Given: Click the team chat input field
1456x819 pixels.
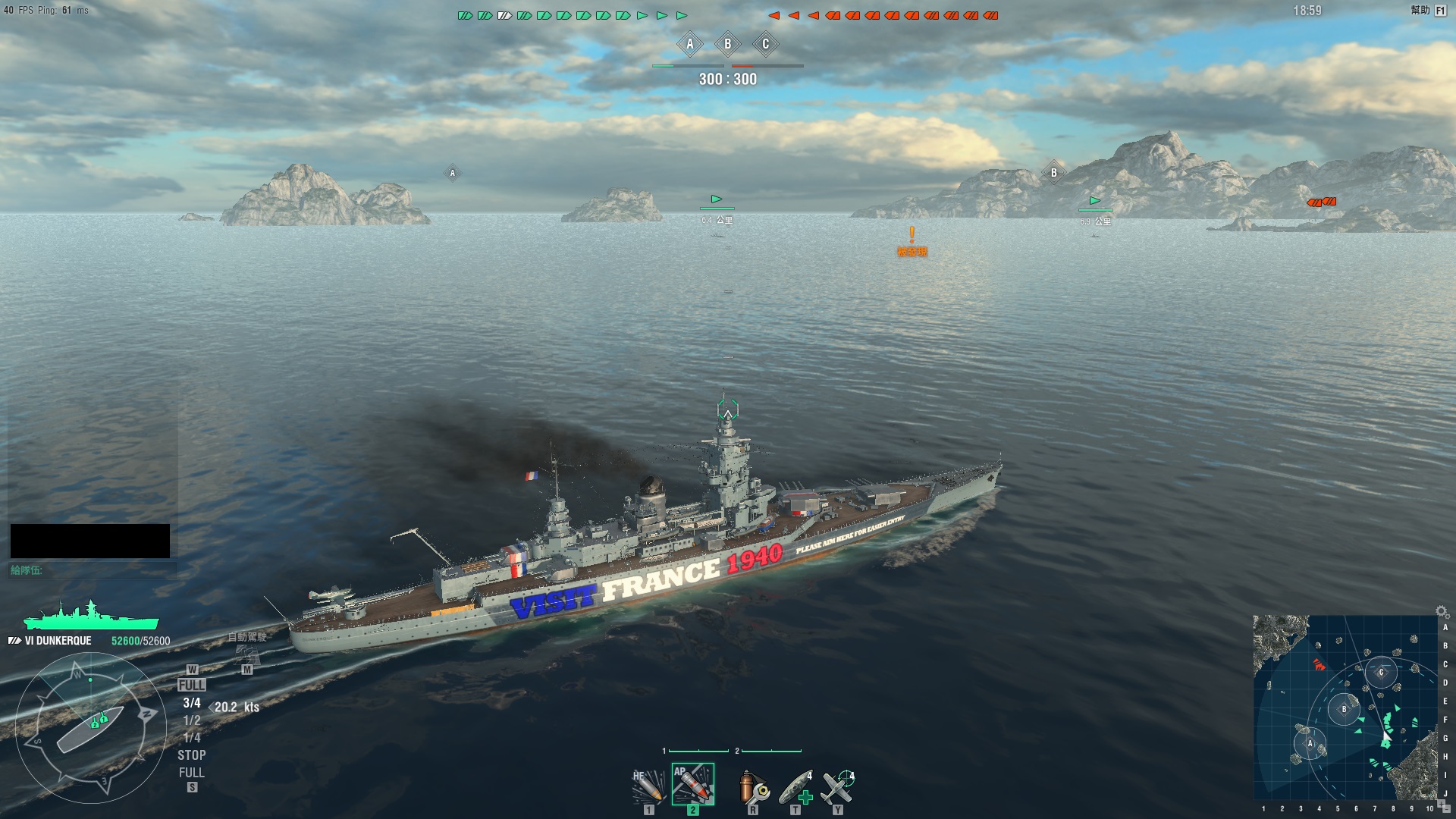Looking at the screenshot, I should click(93, 570).
